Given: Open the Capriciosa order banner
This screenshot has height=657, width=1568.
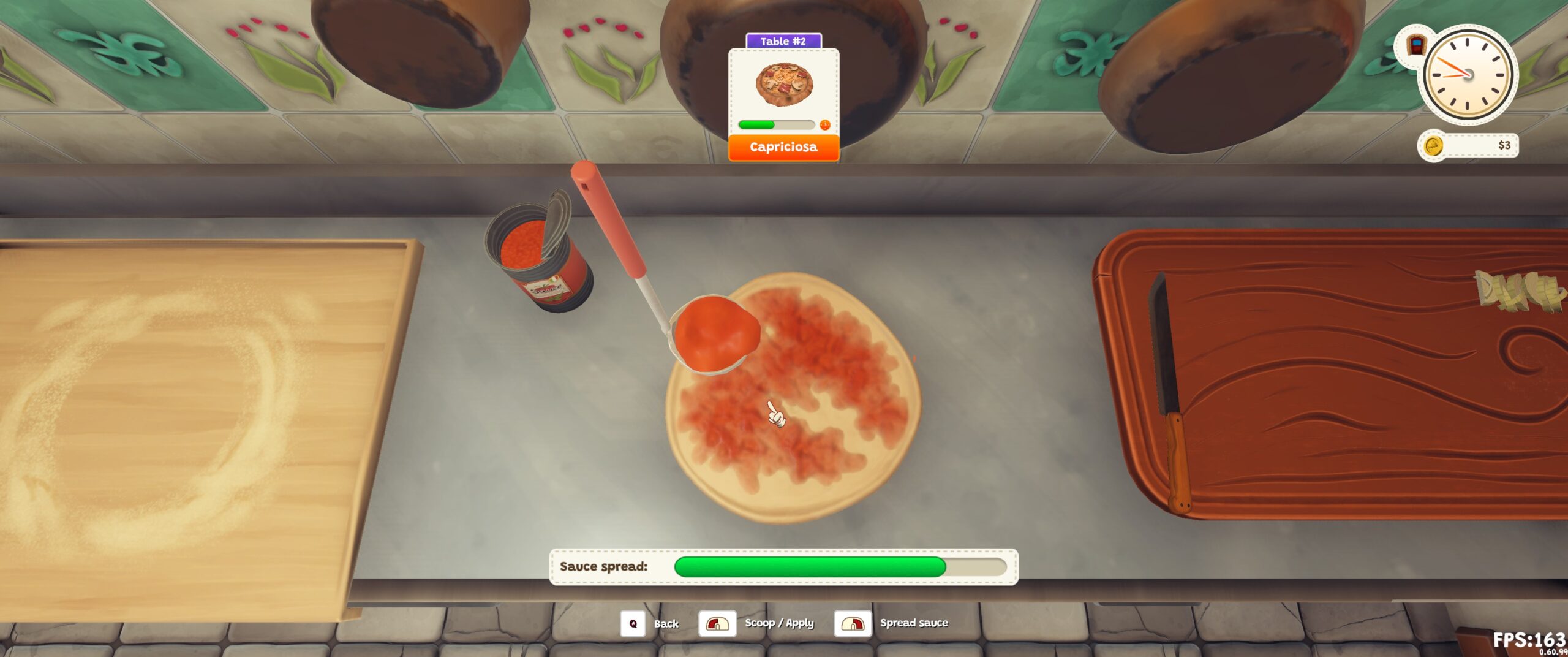Looking at the screenshot, I should [x=784, y=146].
